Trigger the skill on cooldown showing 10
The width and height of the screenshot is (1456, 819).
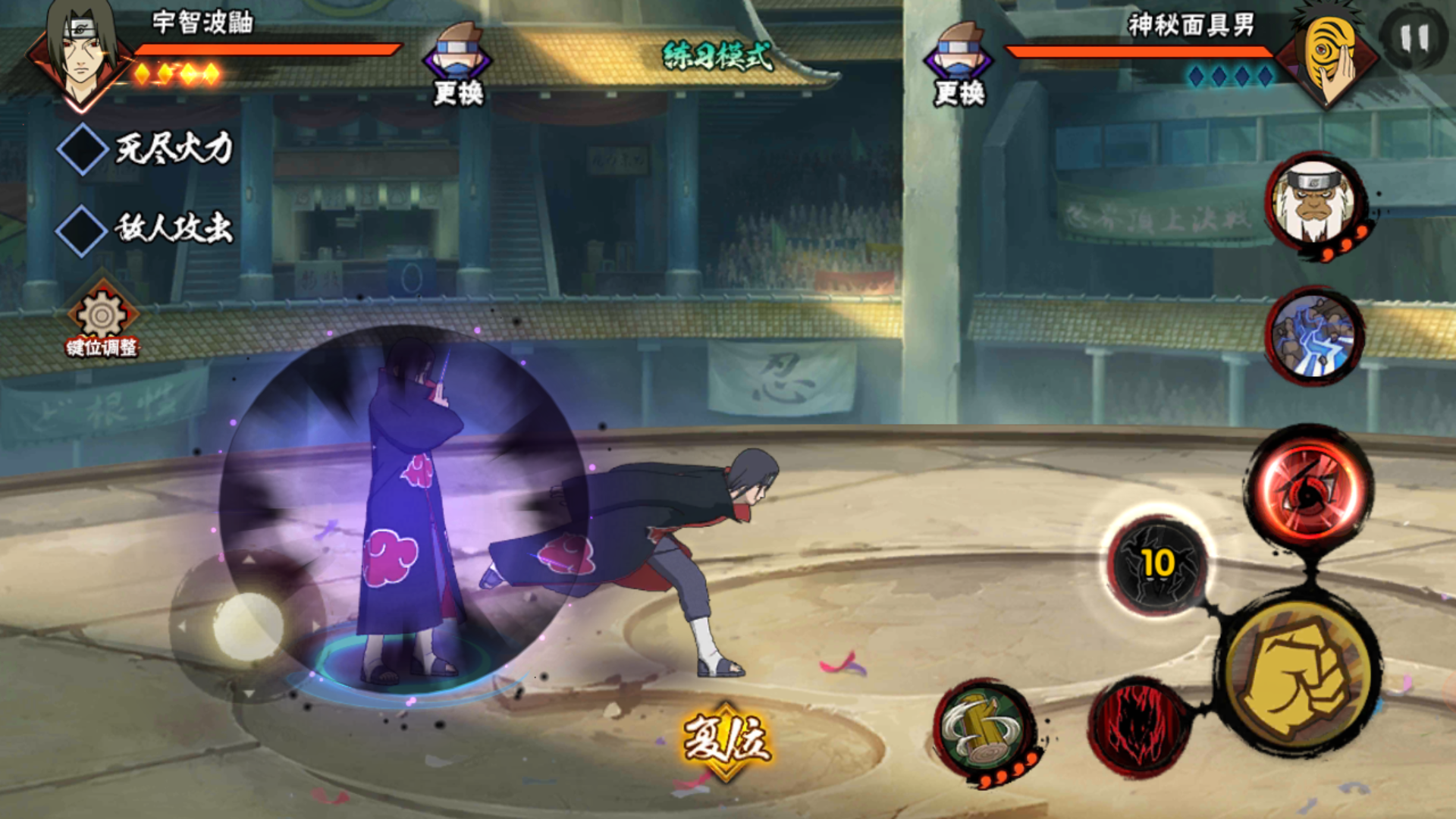pyautogui.click(x=1156, y=565)
